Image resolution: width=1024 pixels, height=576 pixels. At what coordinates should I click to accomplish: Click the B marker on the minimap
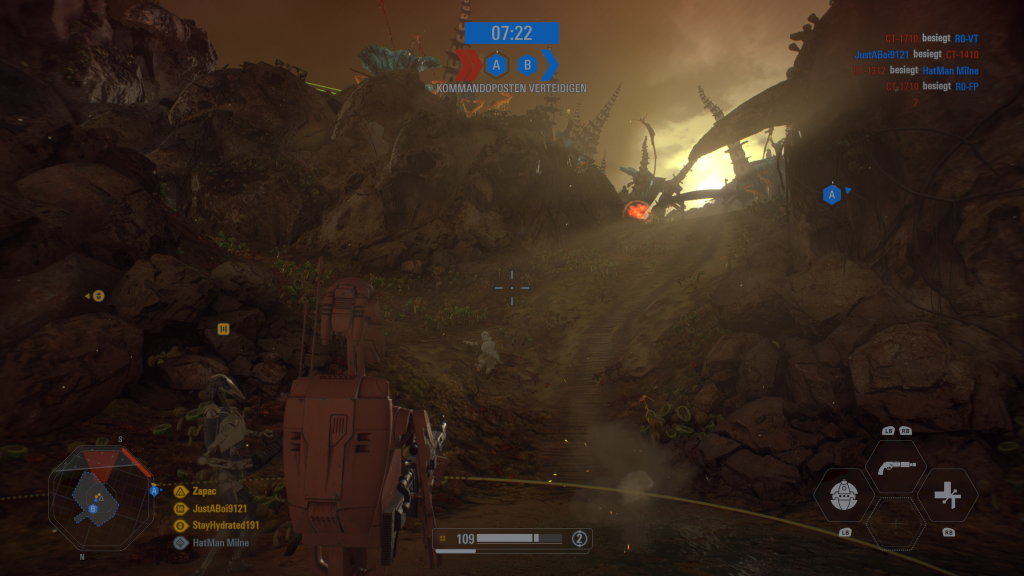93,508
